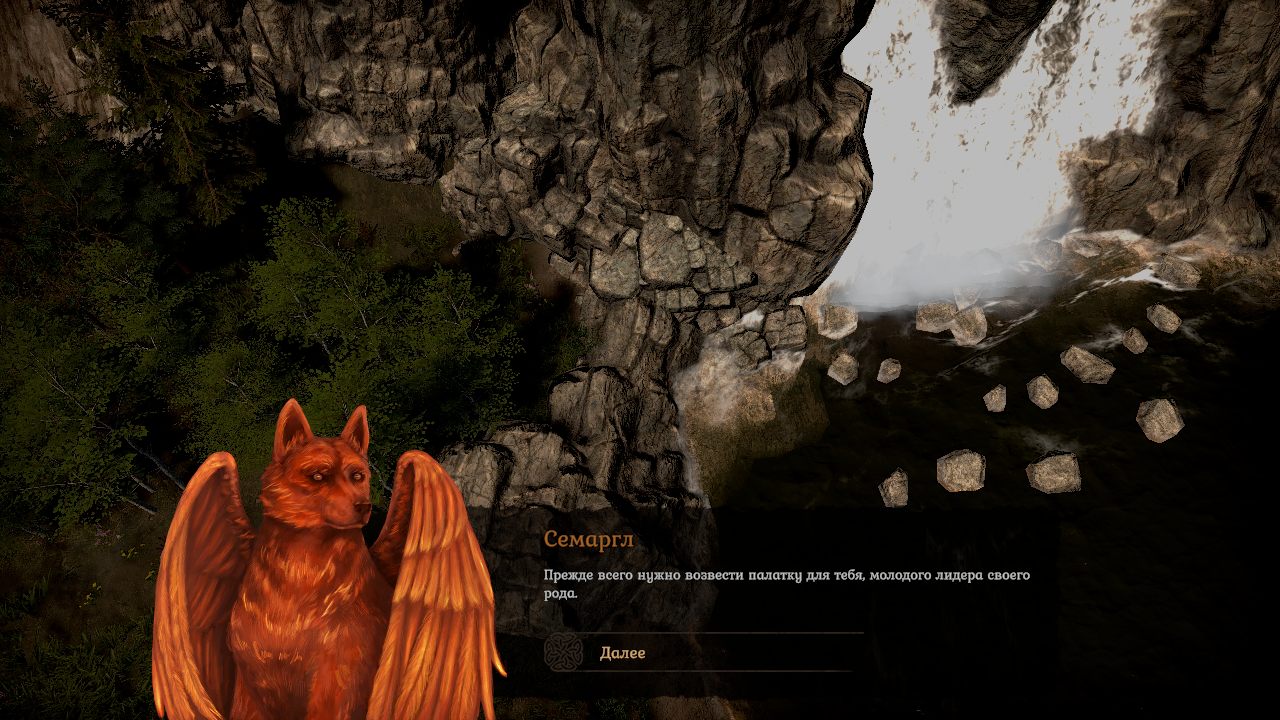The image size is (1280, 720).
Task: Continue the dialogue with the Далее button
Action: coord(622,653)
